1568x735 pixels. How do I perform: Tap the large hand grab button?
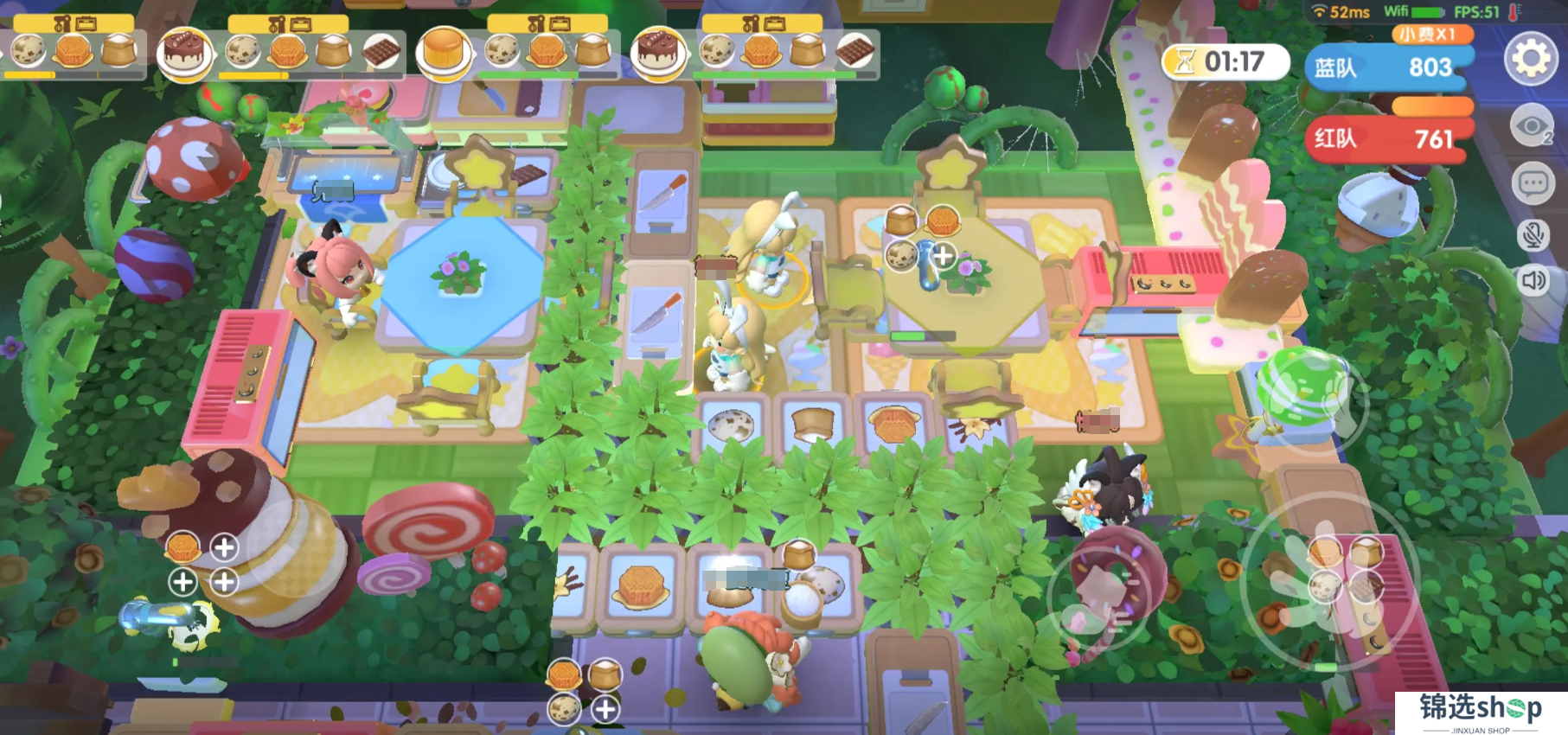(1328, 586)
